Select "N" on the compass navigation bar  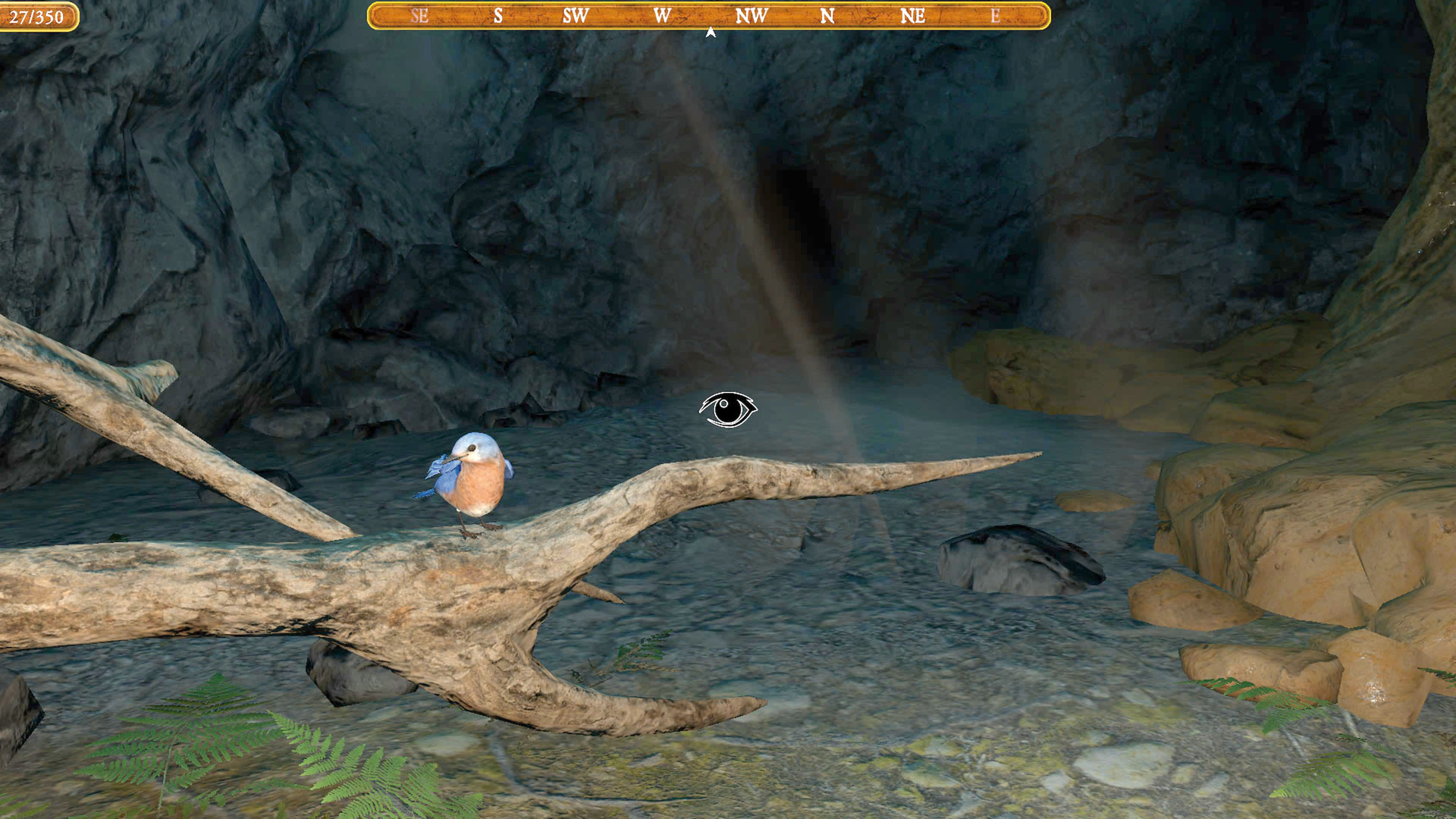[828, 15]
